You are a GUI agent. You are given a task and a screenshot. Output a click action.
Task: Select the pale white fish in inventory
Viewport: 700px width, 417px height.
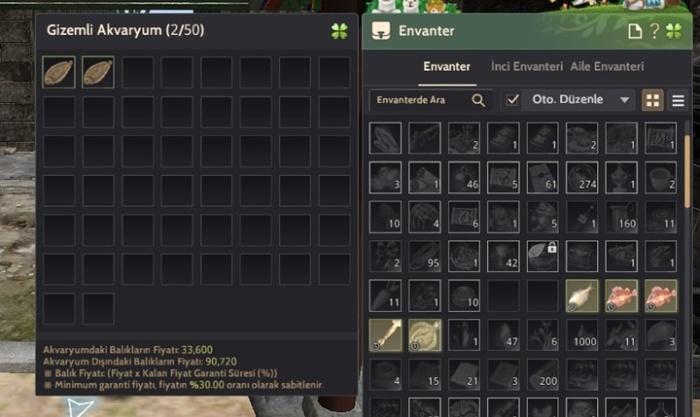582,295
